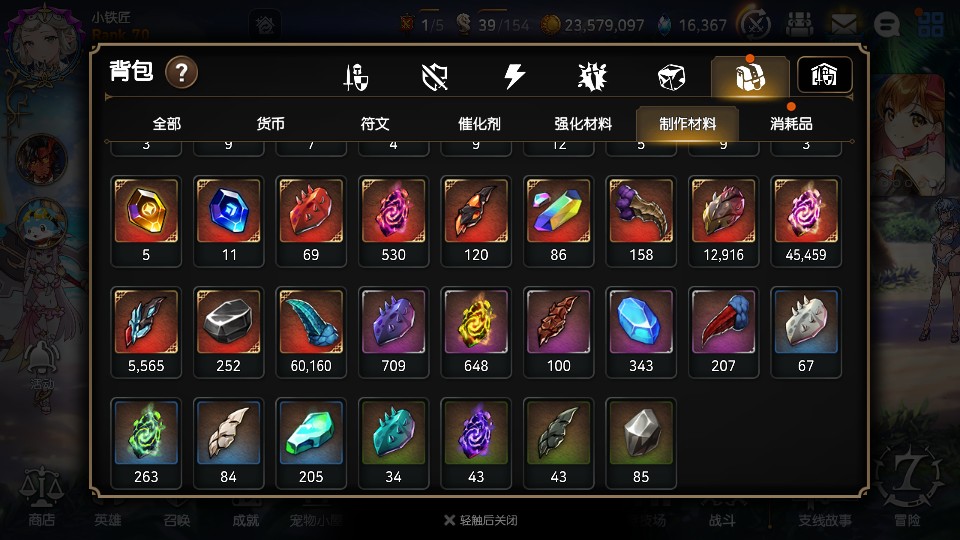
Task: Select the gold rune stone with quantity 5
Action: pos(147,211)
